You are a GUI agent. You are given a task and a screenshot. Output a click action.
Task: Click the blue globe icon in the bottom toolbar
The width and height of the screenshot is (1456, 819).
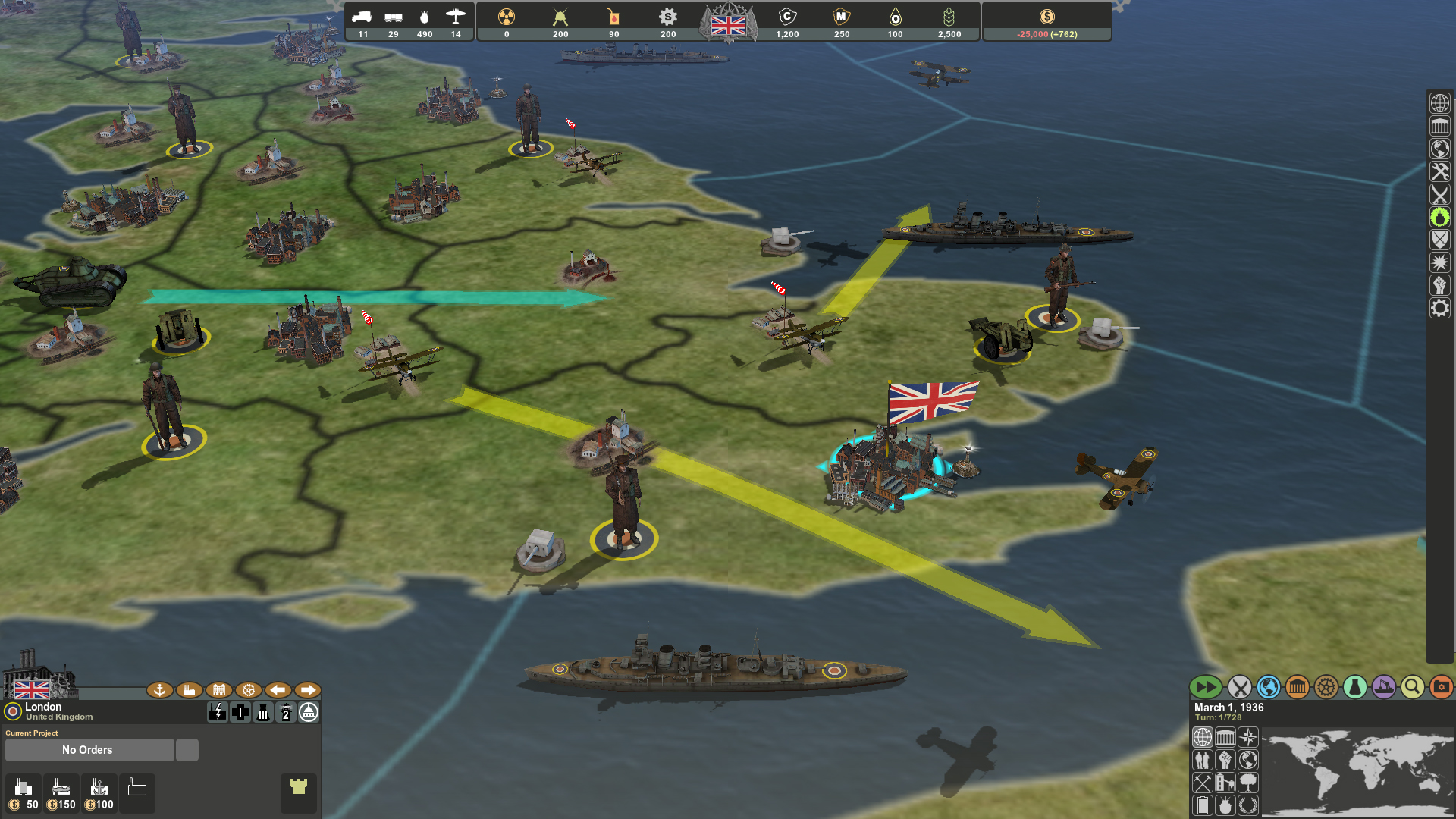1267,688
